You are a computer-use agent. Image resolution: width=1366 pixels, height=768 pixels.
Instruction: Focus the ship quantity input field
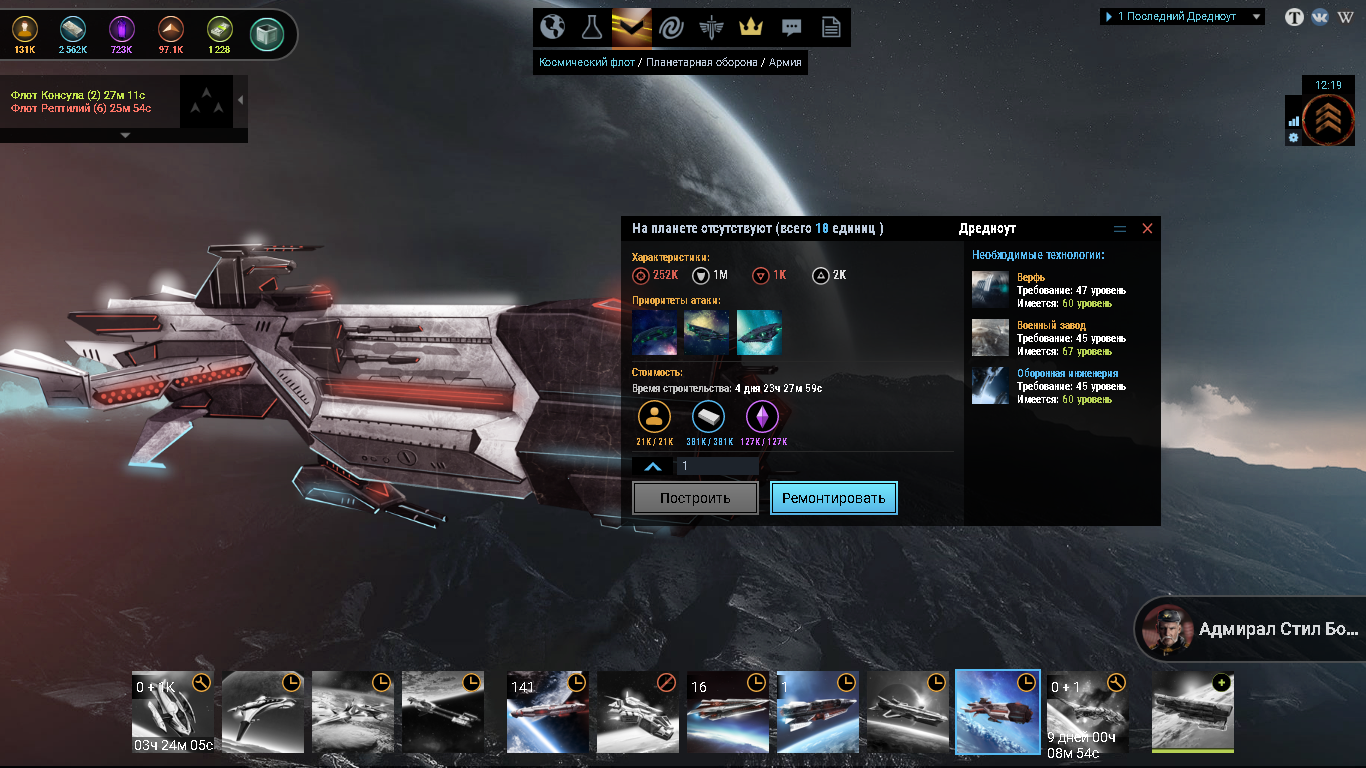[717, 466]
